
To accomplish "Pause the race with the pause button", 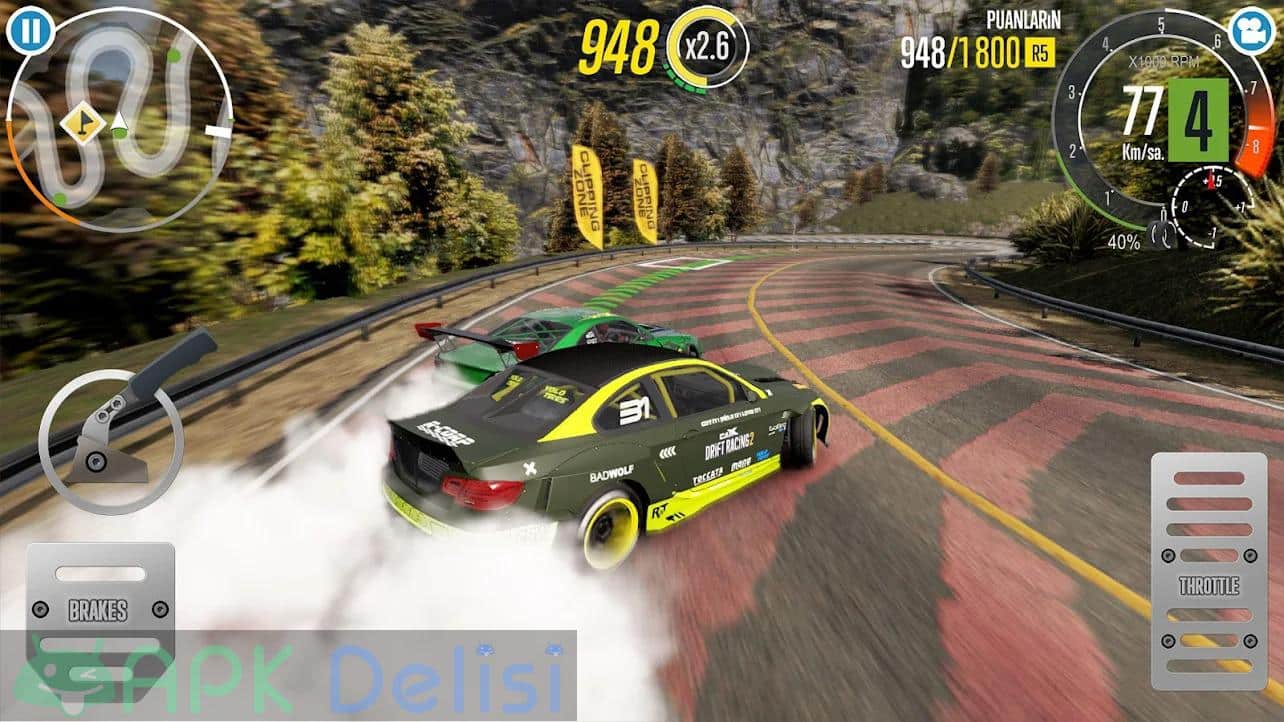I will [x=31, y=30].
